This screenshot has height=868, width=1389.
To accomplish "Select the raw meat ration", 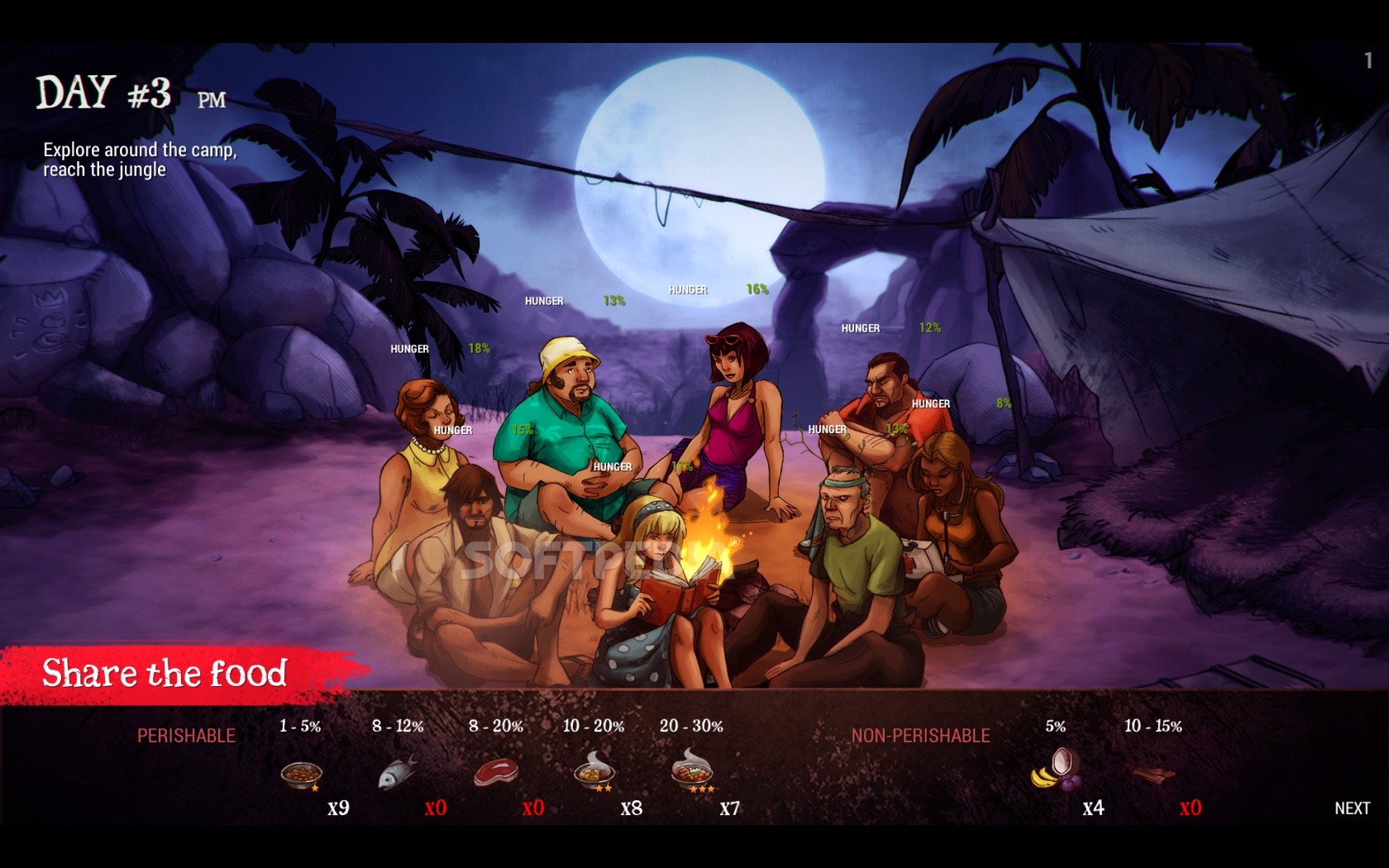I will (496, 774).
